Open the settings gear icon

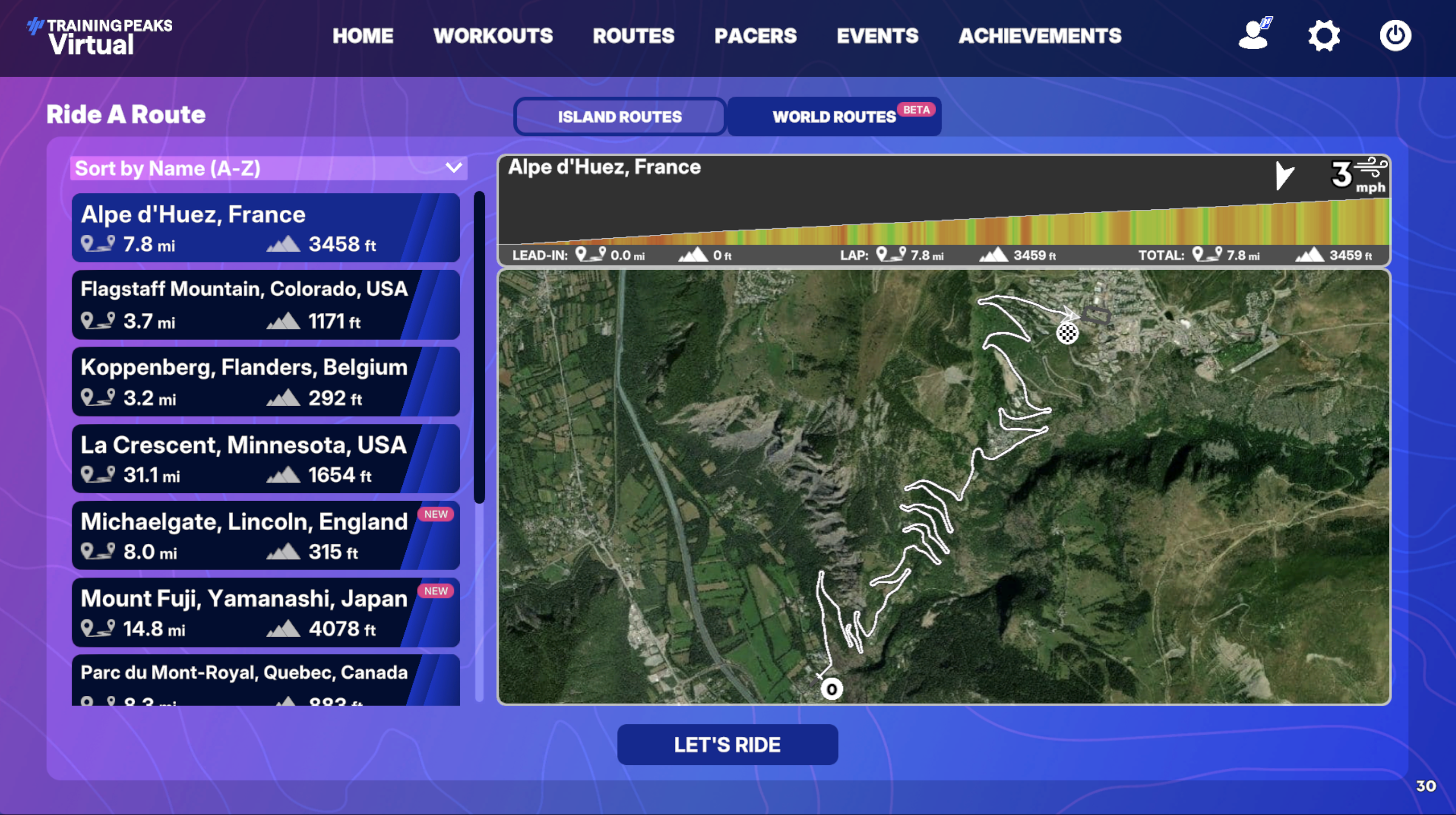(x=1324, y=36)
